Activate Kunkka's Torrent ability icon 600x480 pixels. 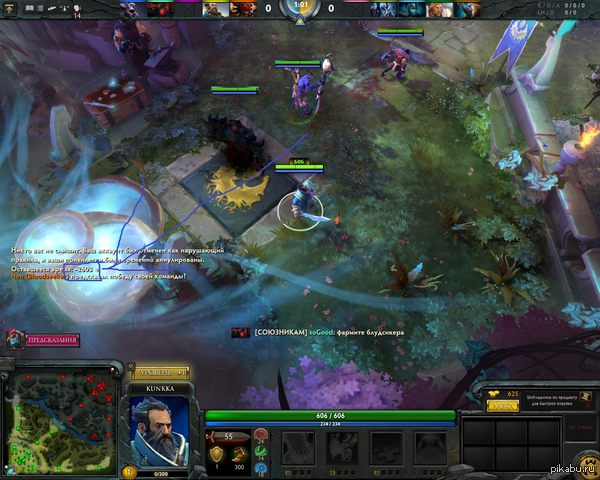point(298,447)
